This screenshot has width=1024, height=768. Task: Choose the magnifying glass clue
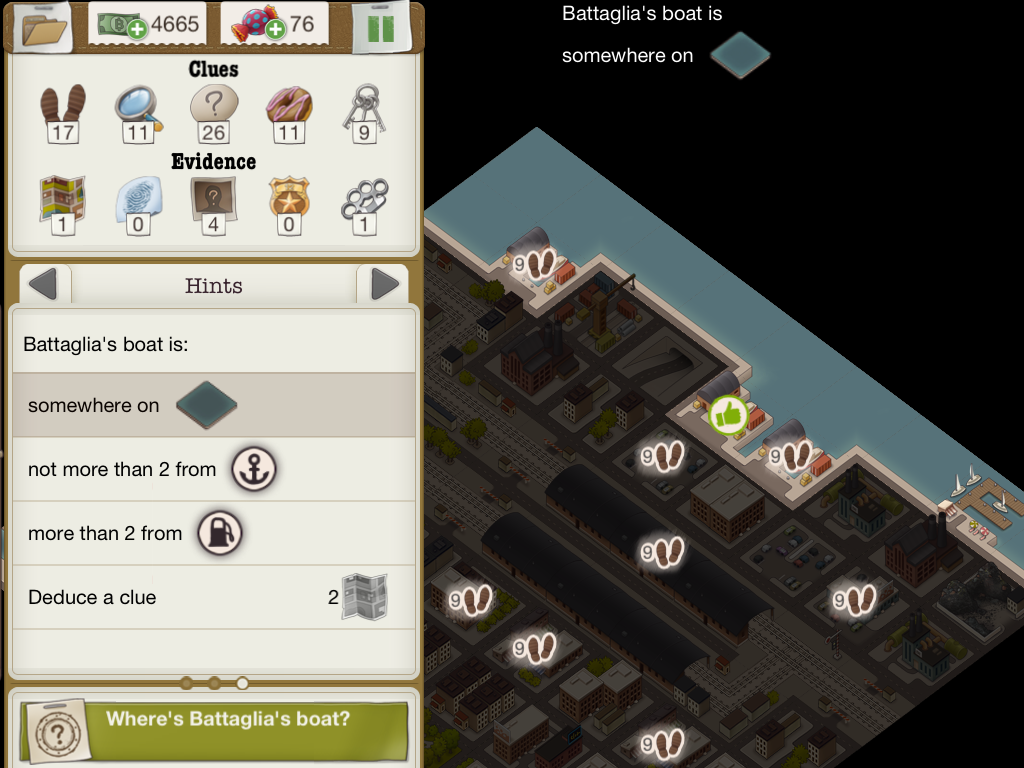137,105
